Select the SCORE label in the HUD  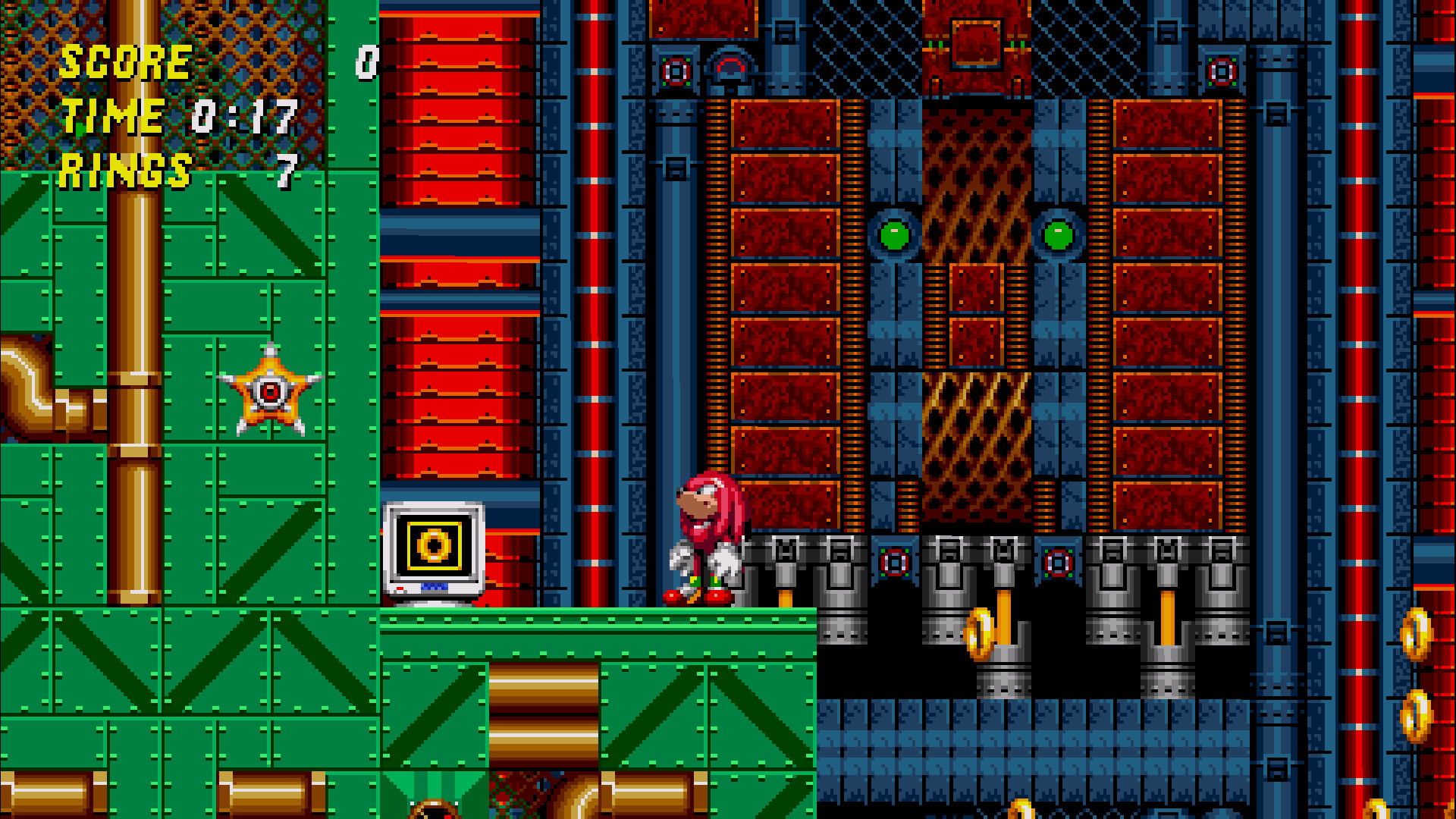coord(125,62)
